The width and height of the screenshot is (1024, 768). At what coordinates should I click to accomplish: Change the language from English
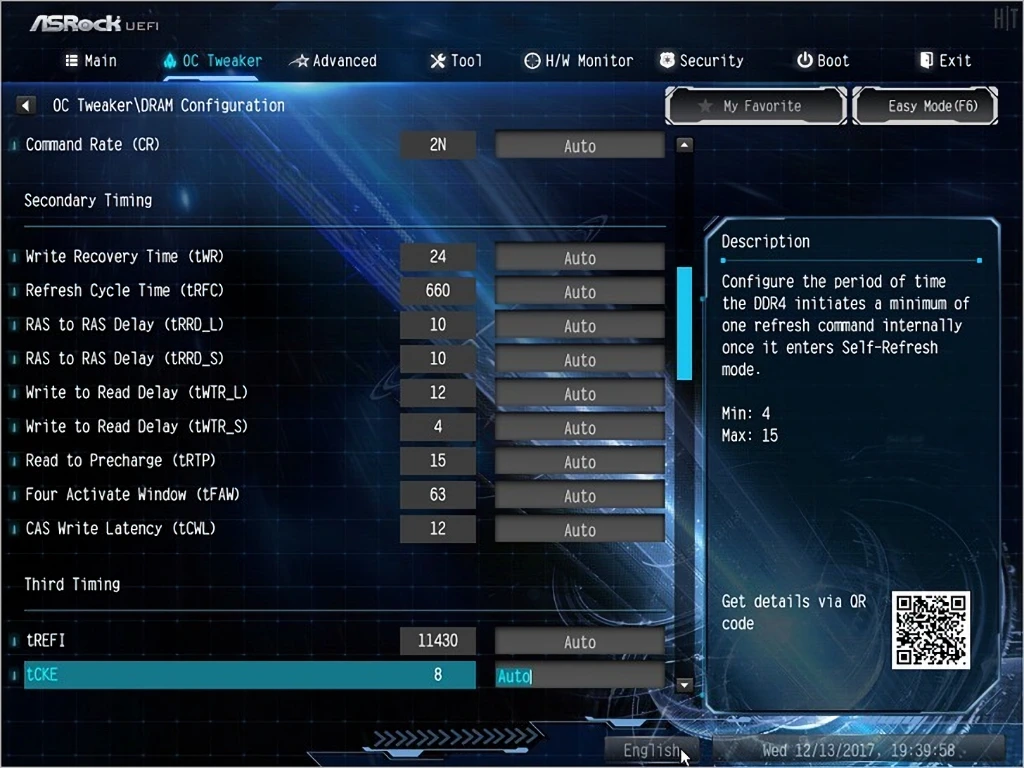point(651,750)
